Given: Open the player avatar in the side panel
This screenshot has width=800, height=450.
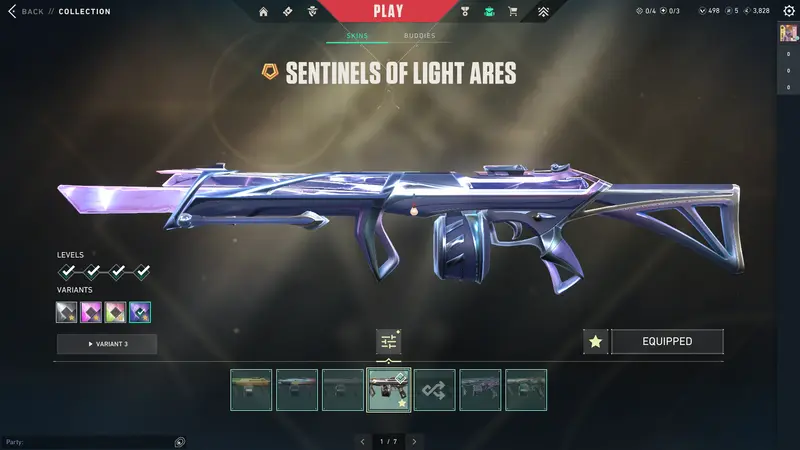Looking at the screenshot, I should pyautogui.click(x=788, y=33).
